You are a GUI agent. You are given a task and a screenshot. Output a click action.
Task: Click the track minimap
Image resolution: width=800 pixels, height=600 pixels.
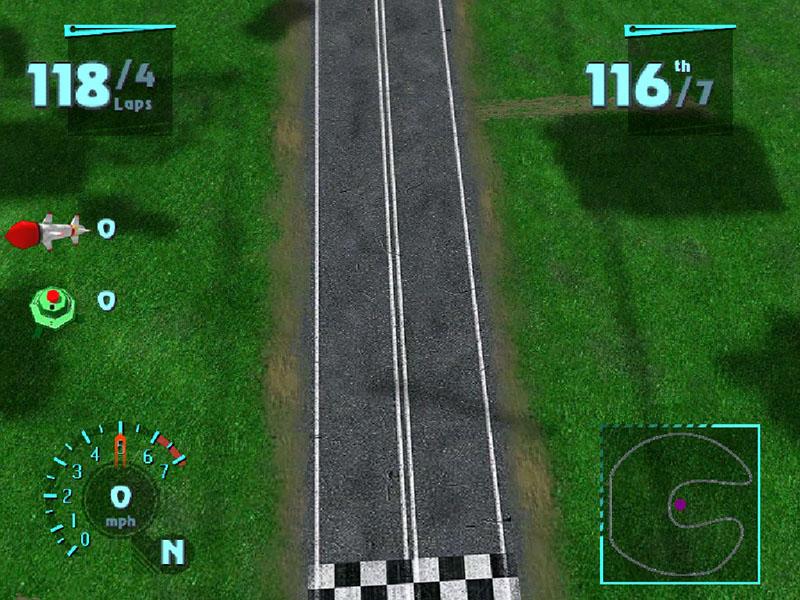click(680, 504)
